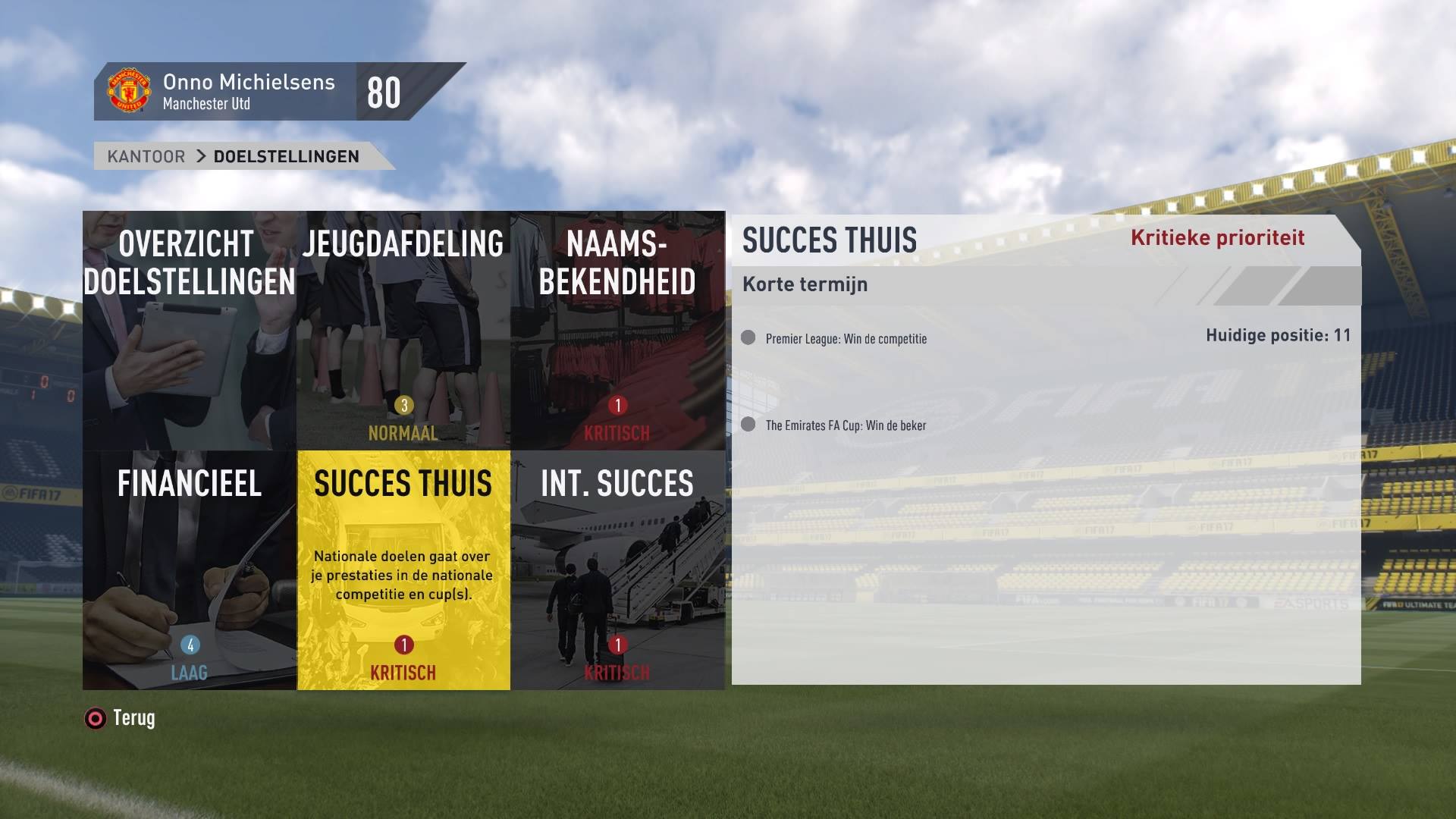This screenshot has height=819, width=1456.
Task: Go back to Kantoor via breadcrumb
Action: [x=146, y=156]
